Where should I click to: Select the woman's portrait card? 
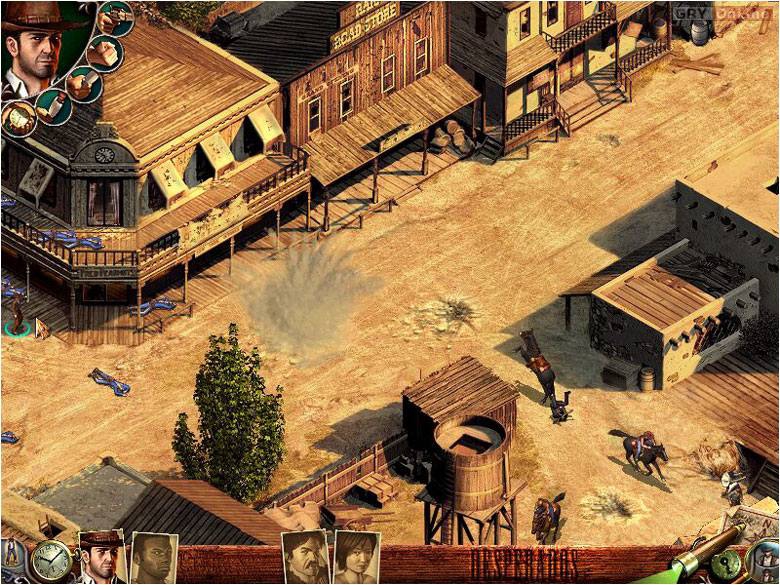(x=355, y=557)
